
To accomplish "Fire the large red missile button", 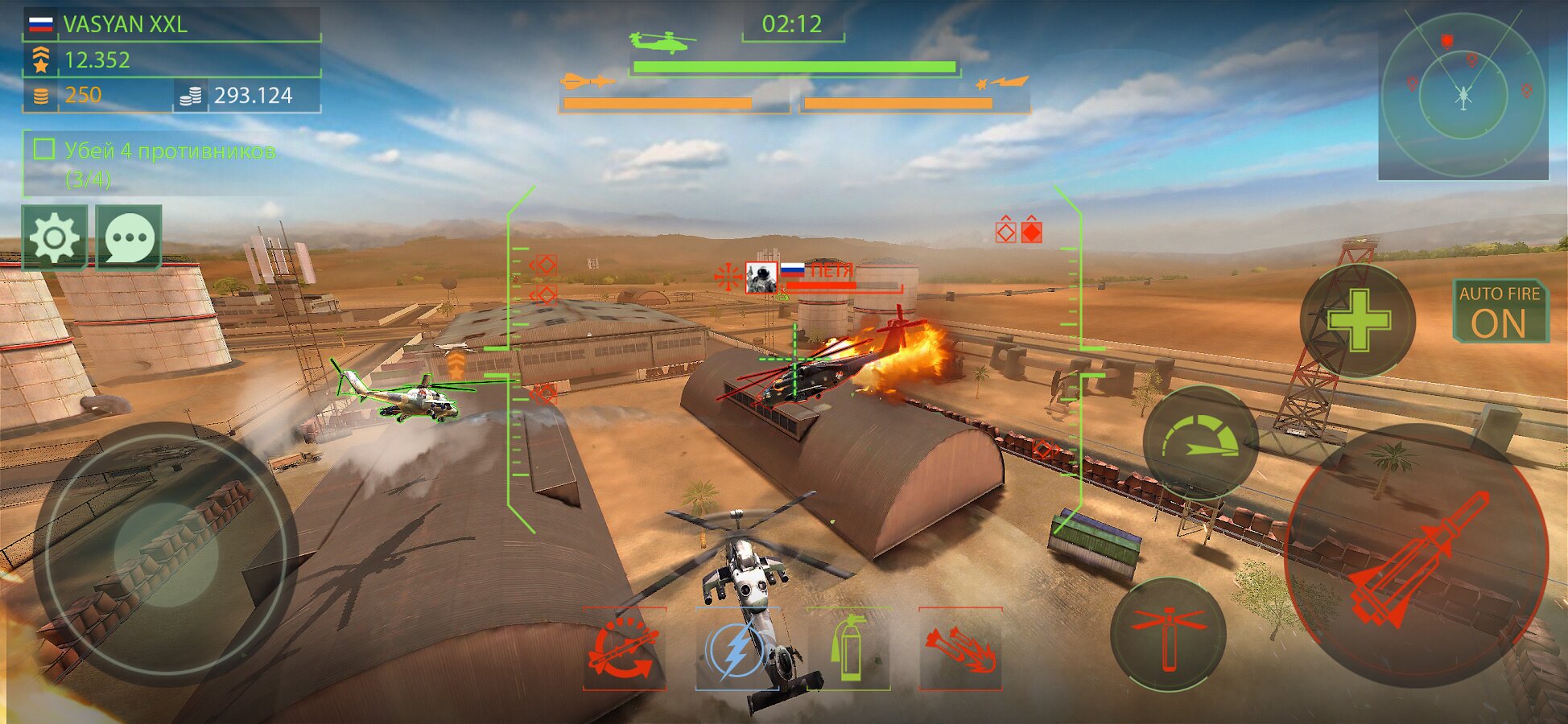I will [1417, 557].
